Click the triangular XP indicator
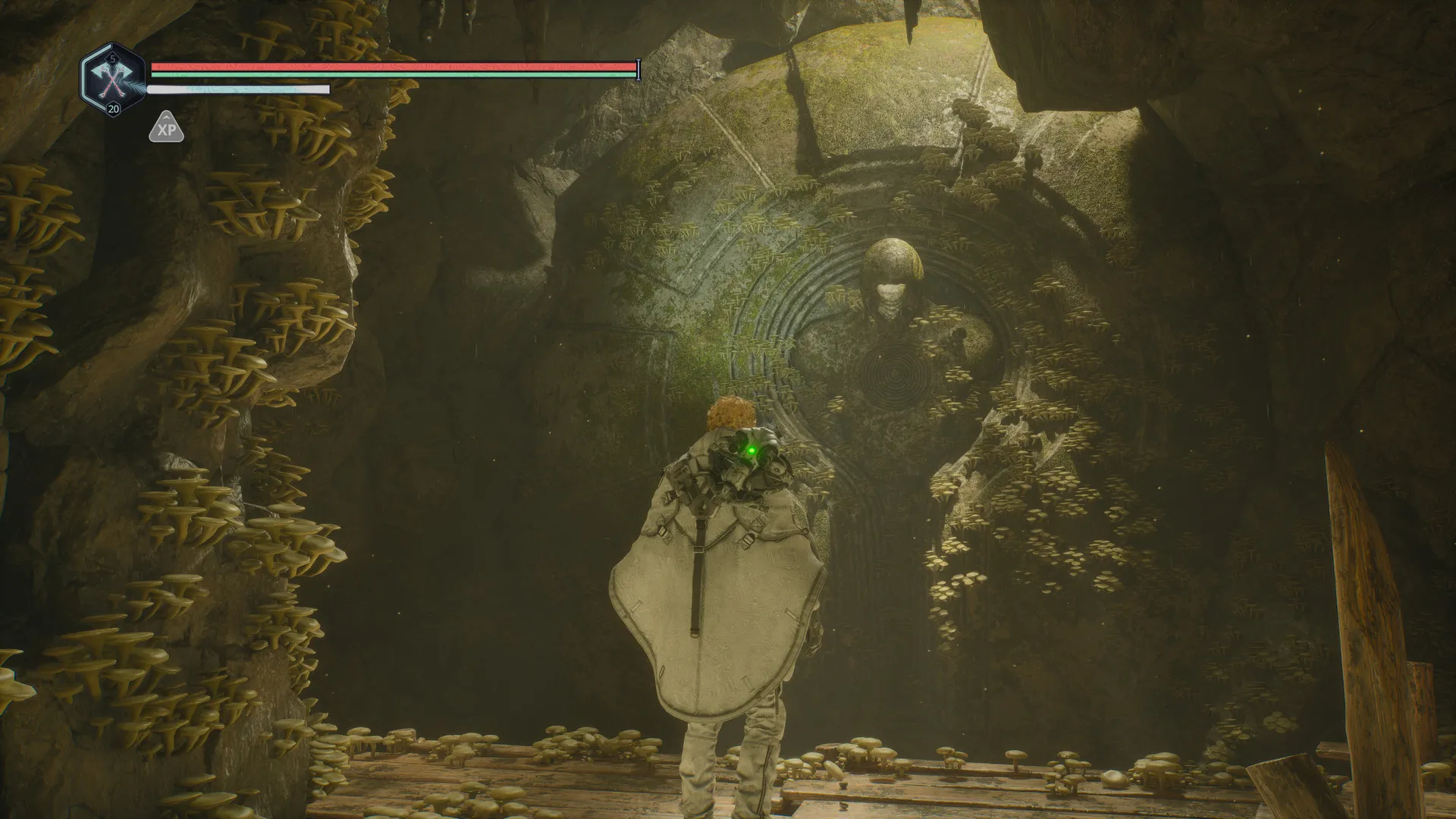The image size is (1456, 819). tap(166, 129)
